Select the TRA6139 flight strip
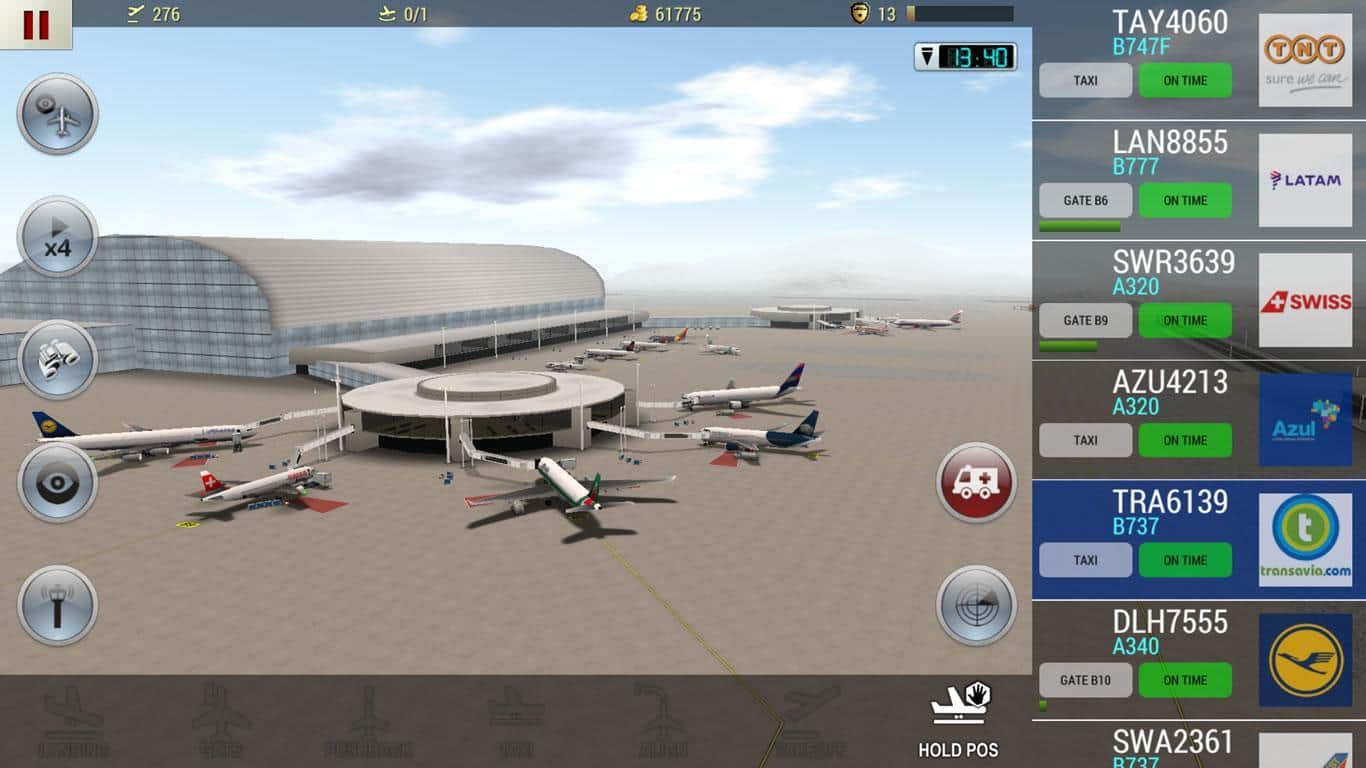This screenshot has width=1366, height=768. click(x=1175, y=503)
